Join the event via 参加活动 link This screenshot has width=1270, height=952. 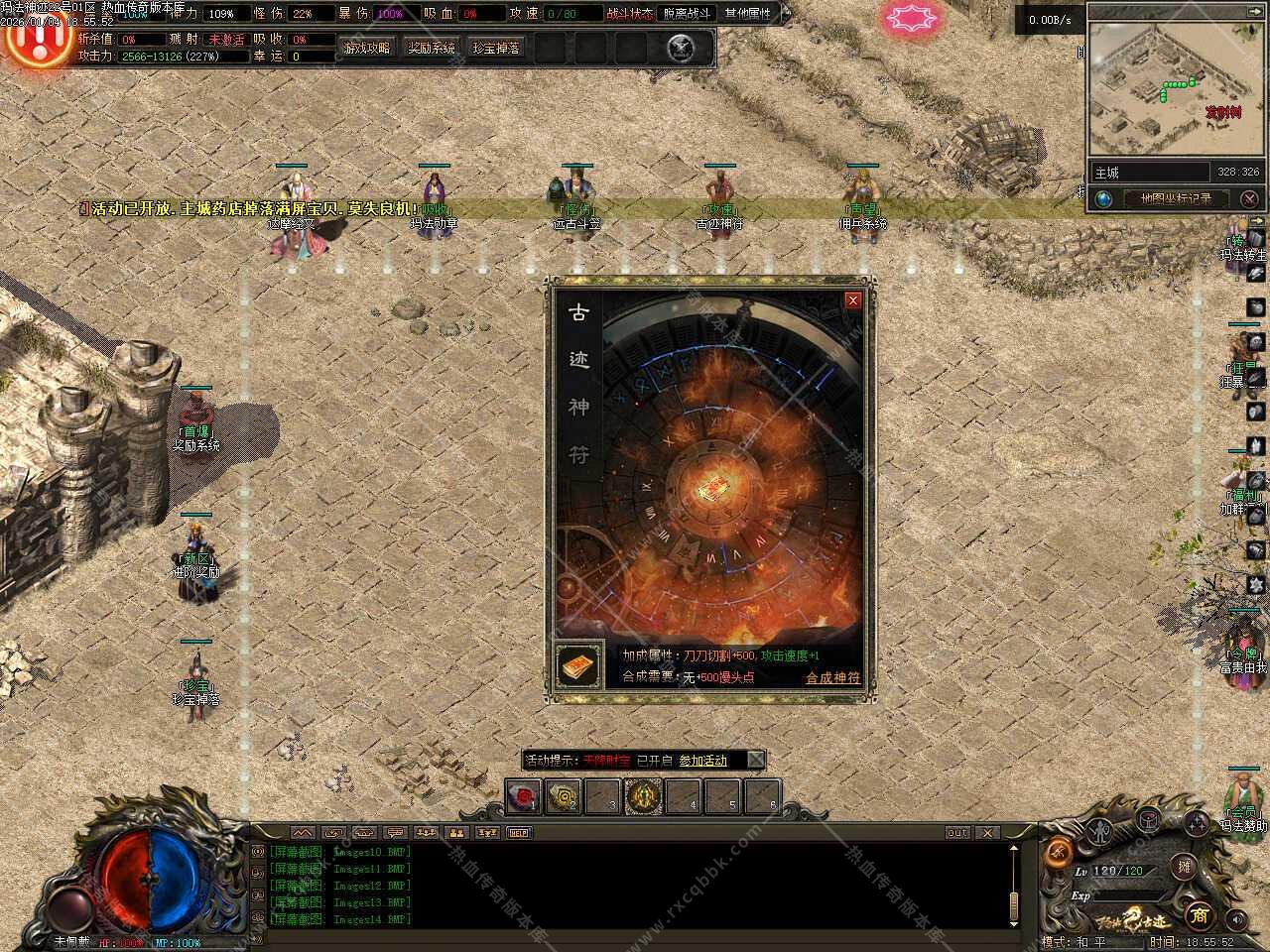pos(703,761)
